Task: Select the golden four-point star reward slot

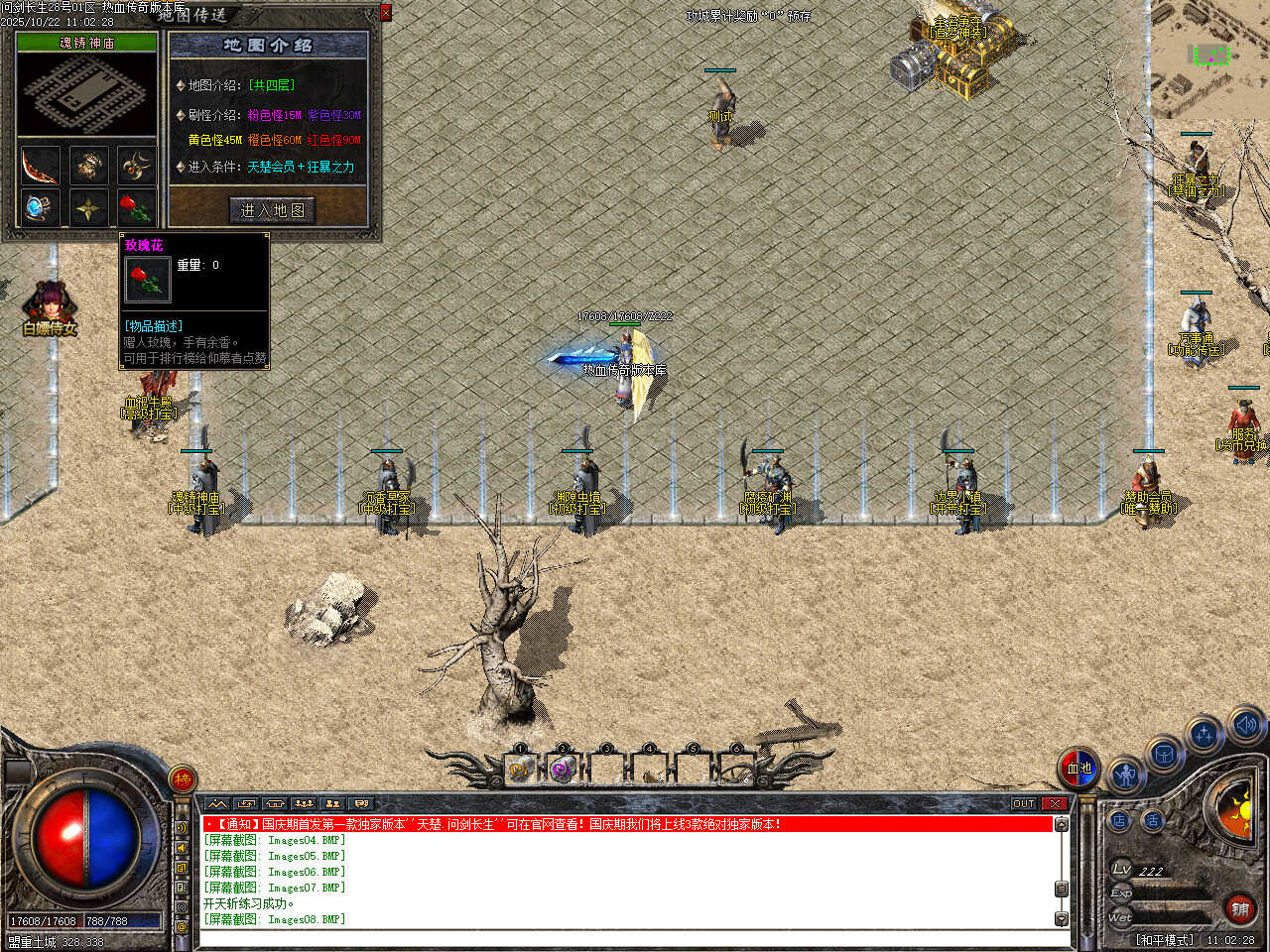Action: coord(88,209)
